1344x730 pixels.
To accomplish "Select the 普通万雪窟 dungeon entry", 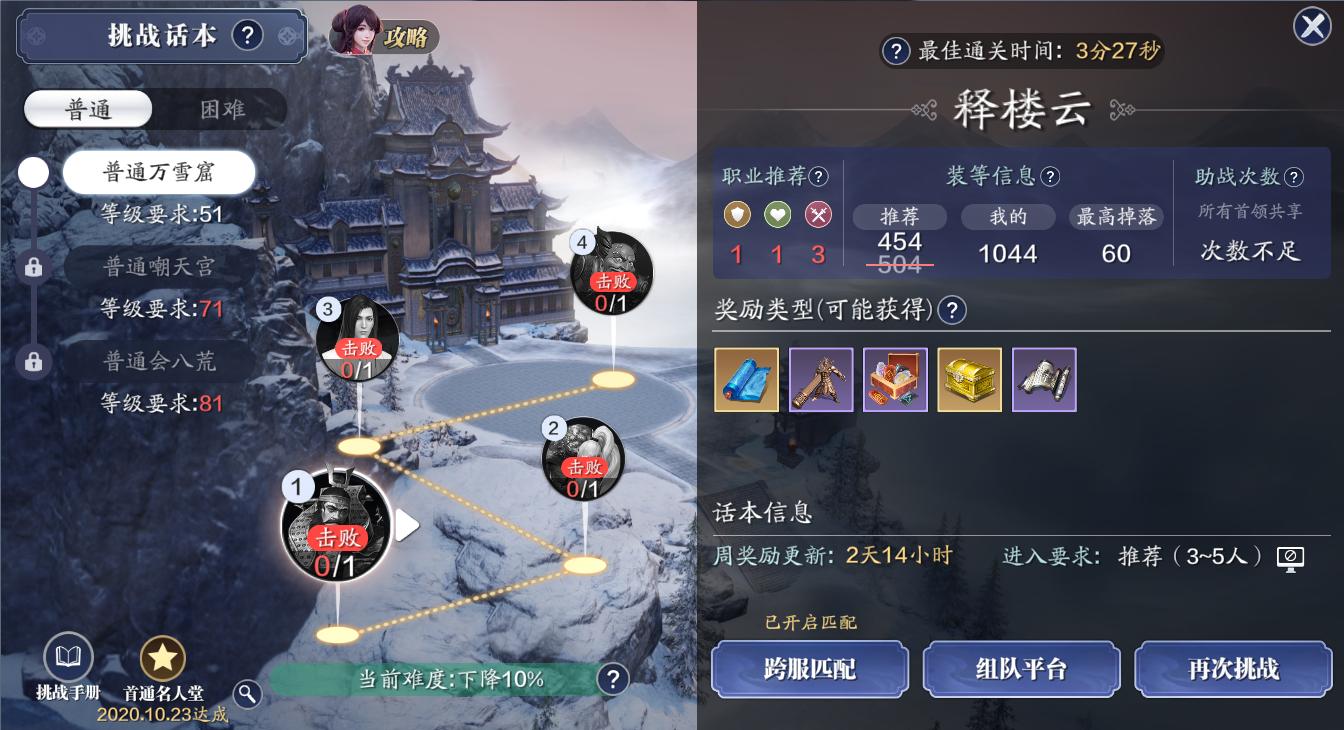I will (x=158, y=171).
